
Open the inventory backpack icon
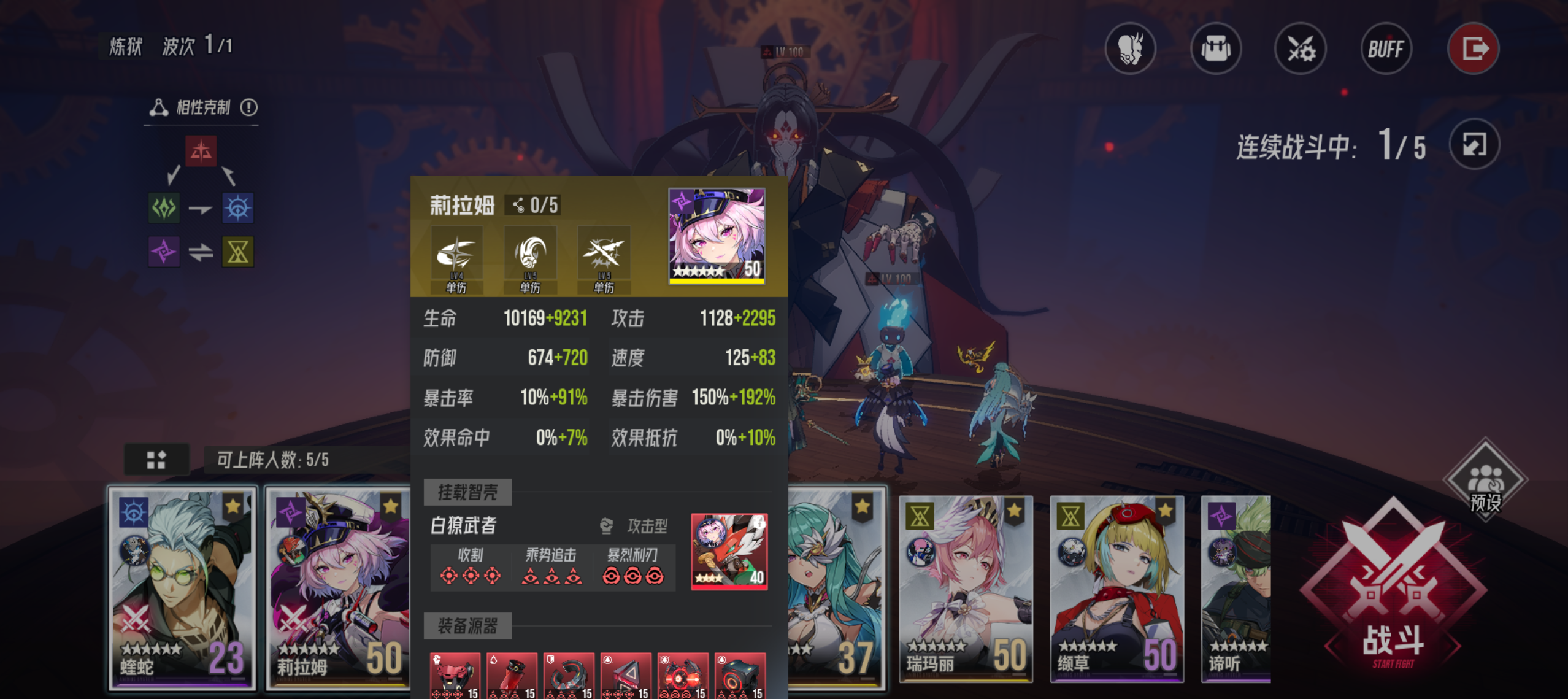(1216, 48)
